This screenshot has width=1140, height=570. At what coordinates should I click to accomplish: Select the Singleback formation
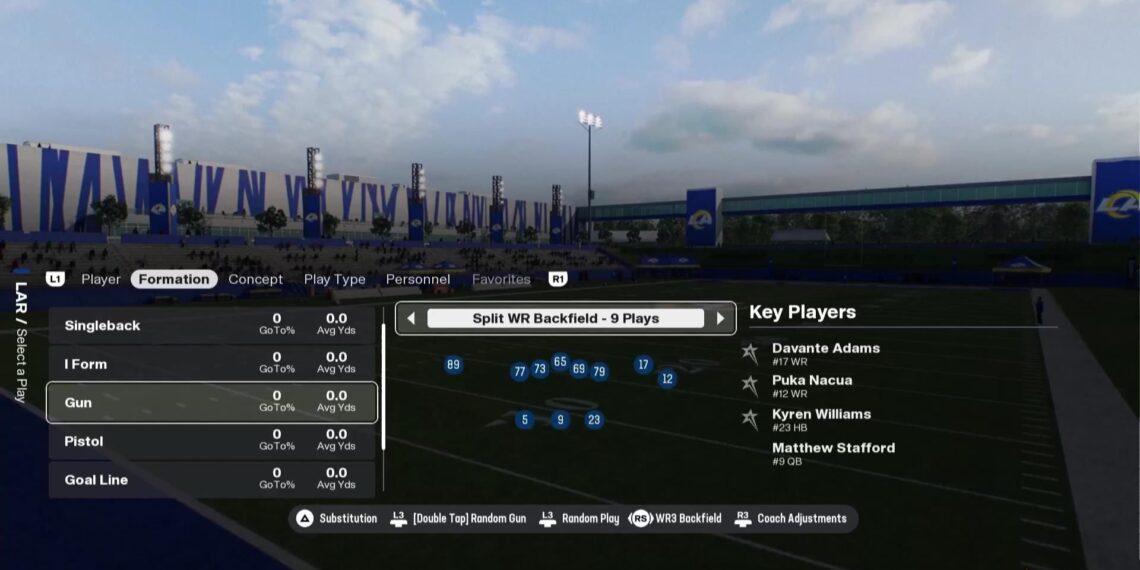pyautogui.click(x=212, y=326)
